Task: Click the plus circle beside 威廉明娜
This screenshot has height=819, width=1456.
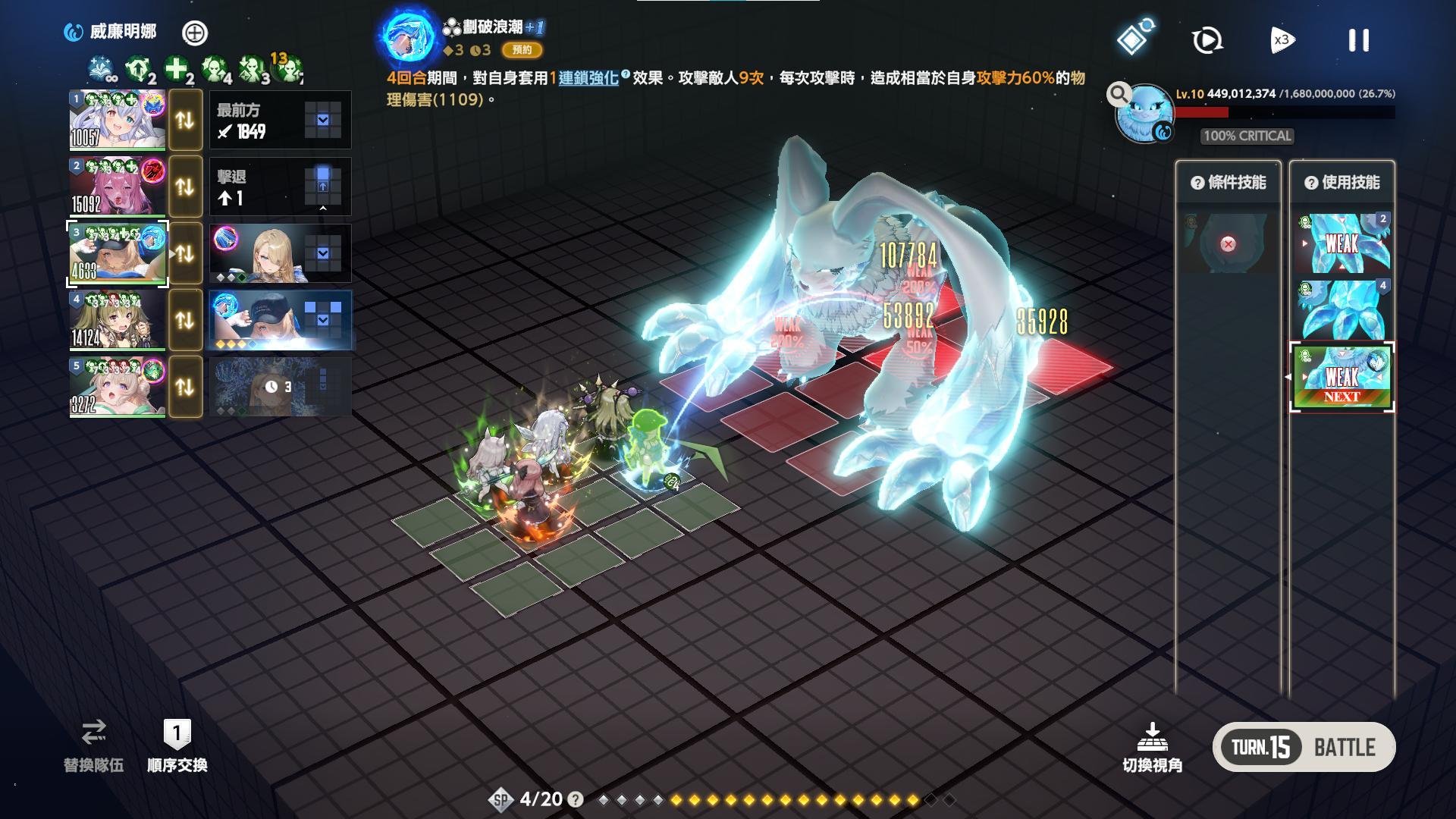Action: (x=195, y=33)
